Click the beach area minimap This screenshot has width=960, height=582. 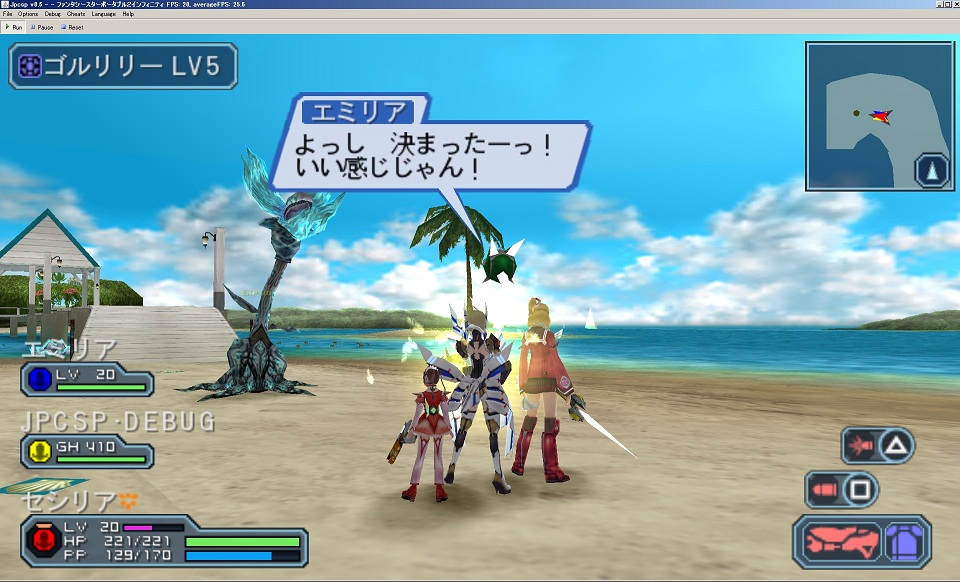pyautogui.click(x=868, y=110)
